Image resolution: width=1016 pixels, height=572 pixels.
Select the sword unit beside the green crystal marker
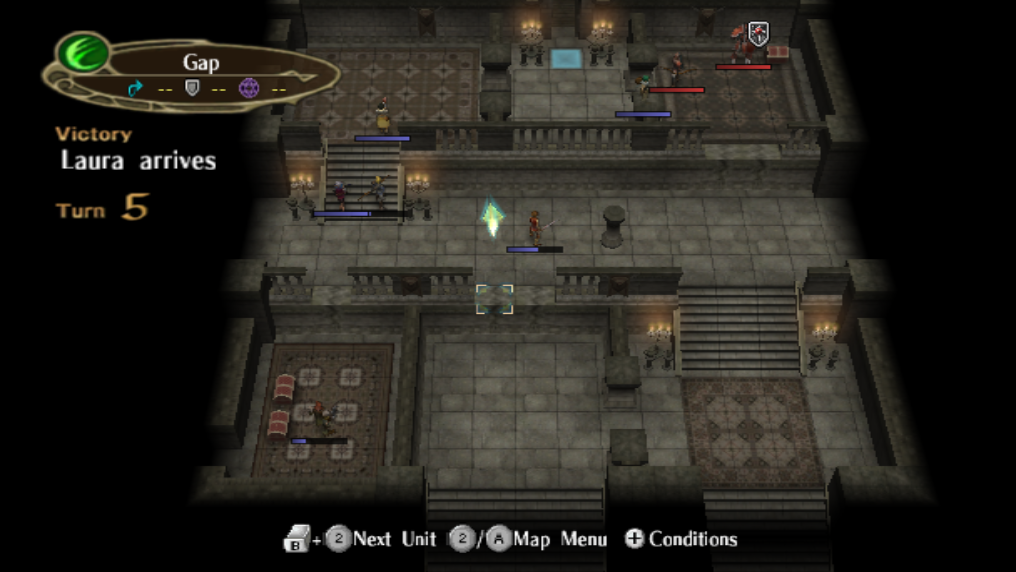pos(535,227)
